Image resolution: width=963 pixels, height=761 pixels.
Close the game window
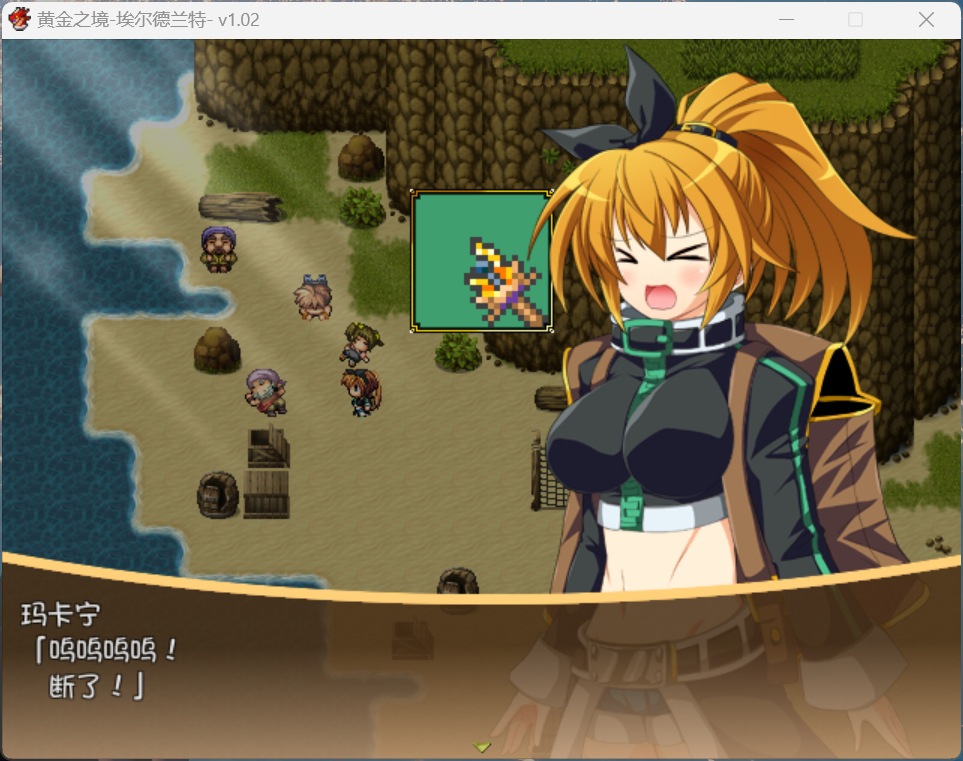(926, 20)
